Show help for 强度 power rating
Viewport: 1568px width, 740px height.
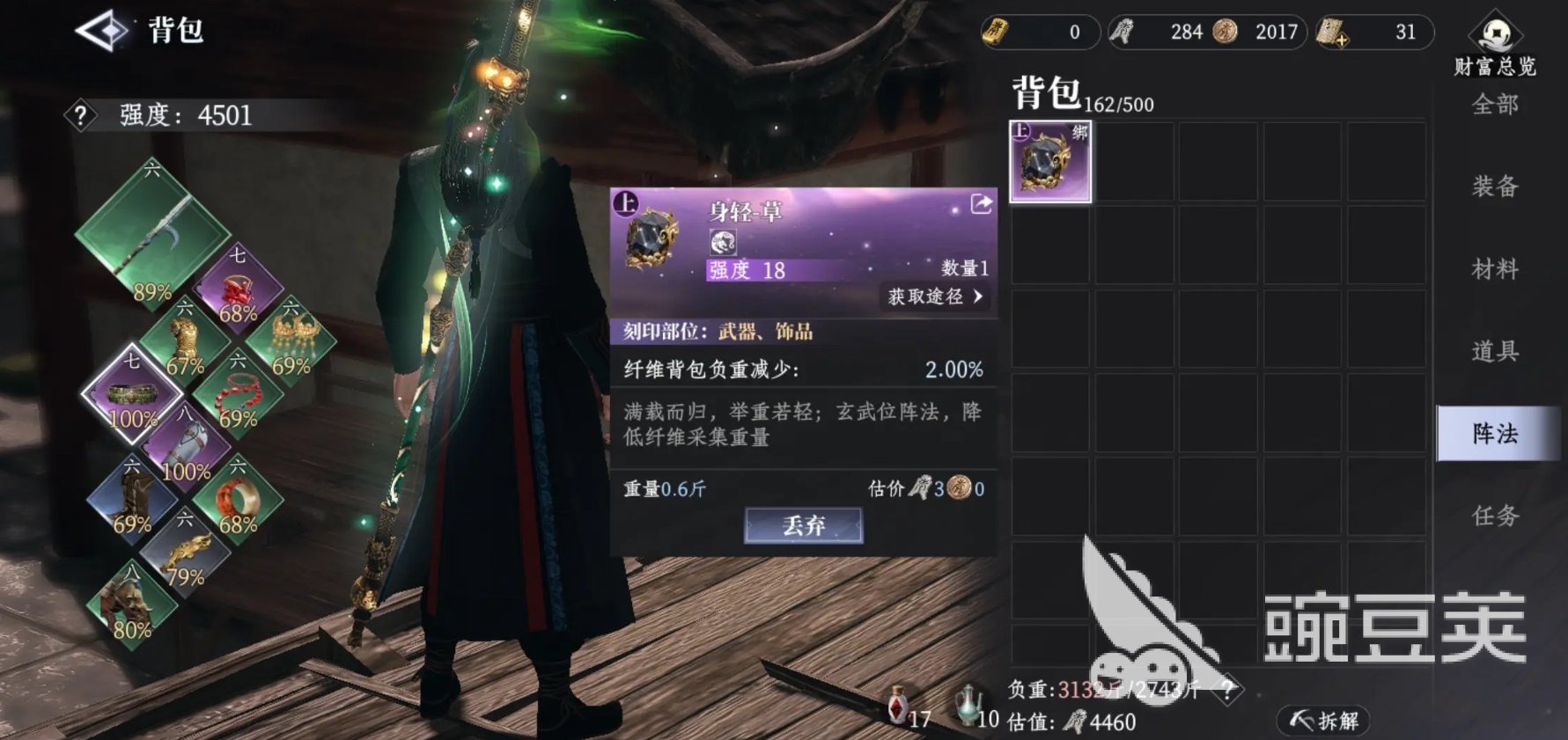point(80,115)
